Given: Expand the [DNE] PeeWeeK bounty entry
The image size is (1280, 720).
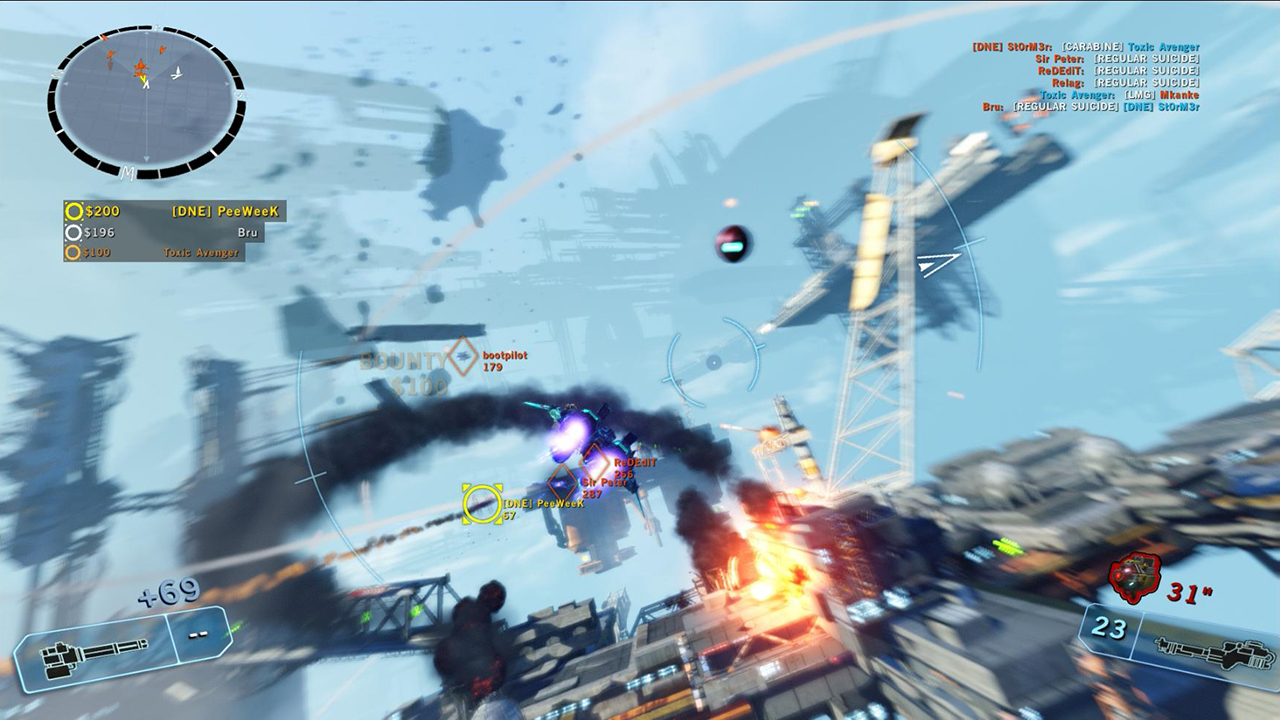Looking at the screenshot, I should click(x=225, y=213).
